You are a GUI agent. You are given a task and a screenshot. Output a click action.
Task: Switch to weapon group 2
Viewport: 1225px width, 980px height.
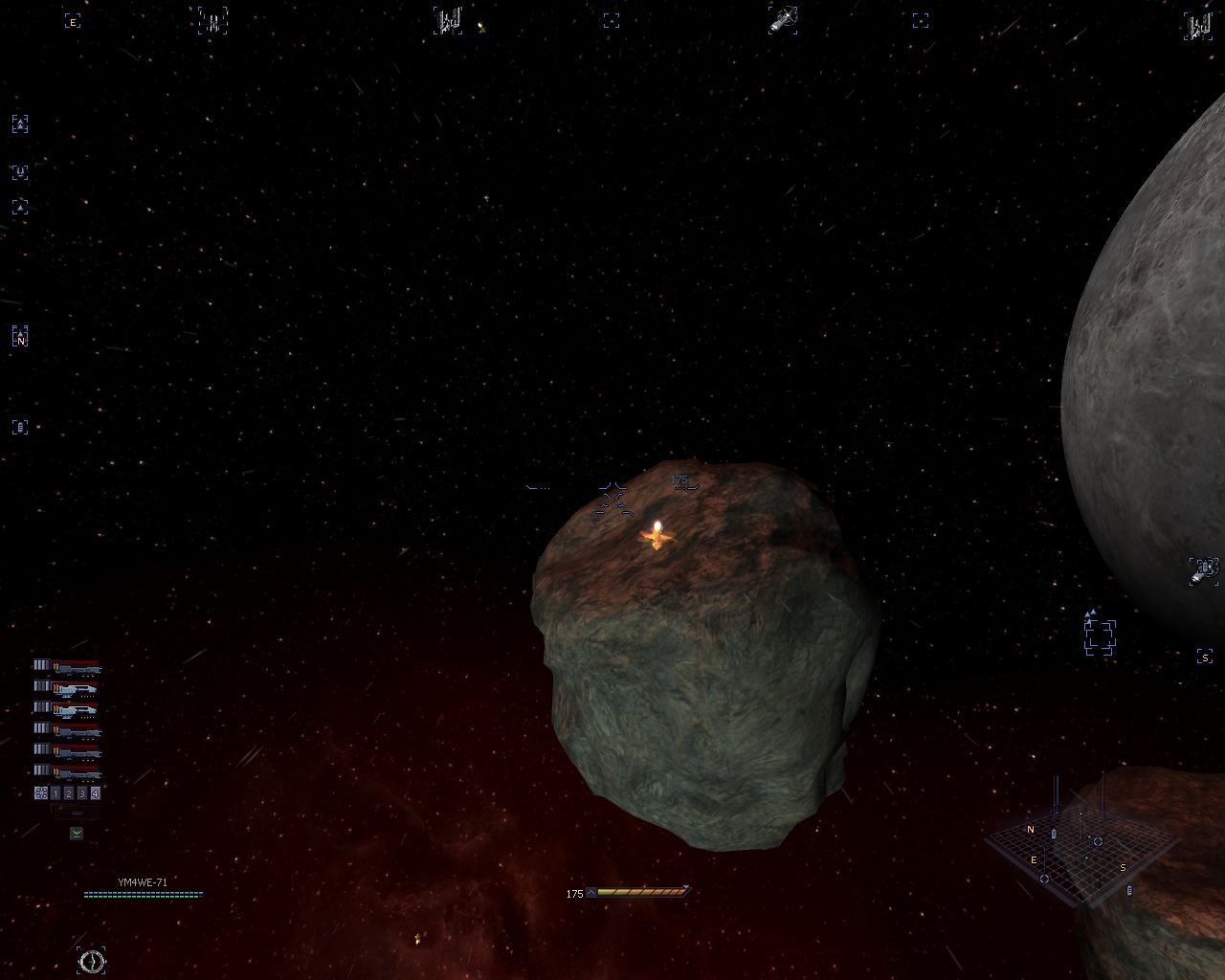[x=69, y=793]
